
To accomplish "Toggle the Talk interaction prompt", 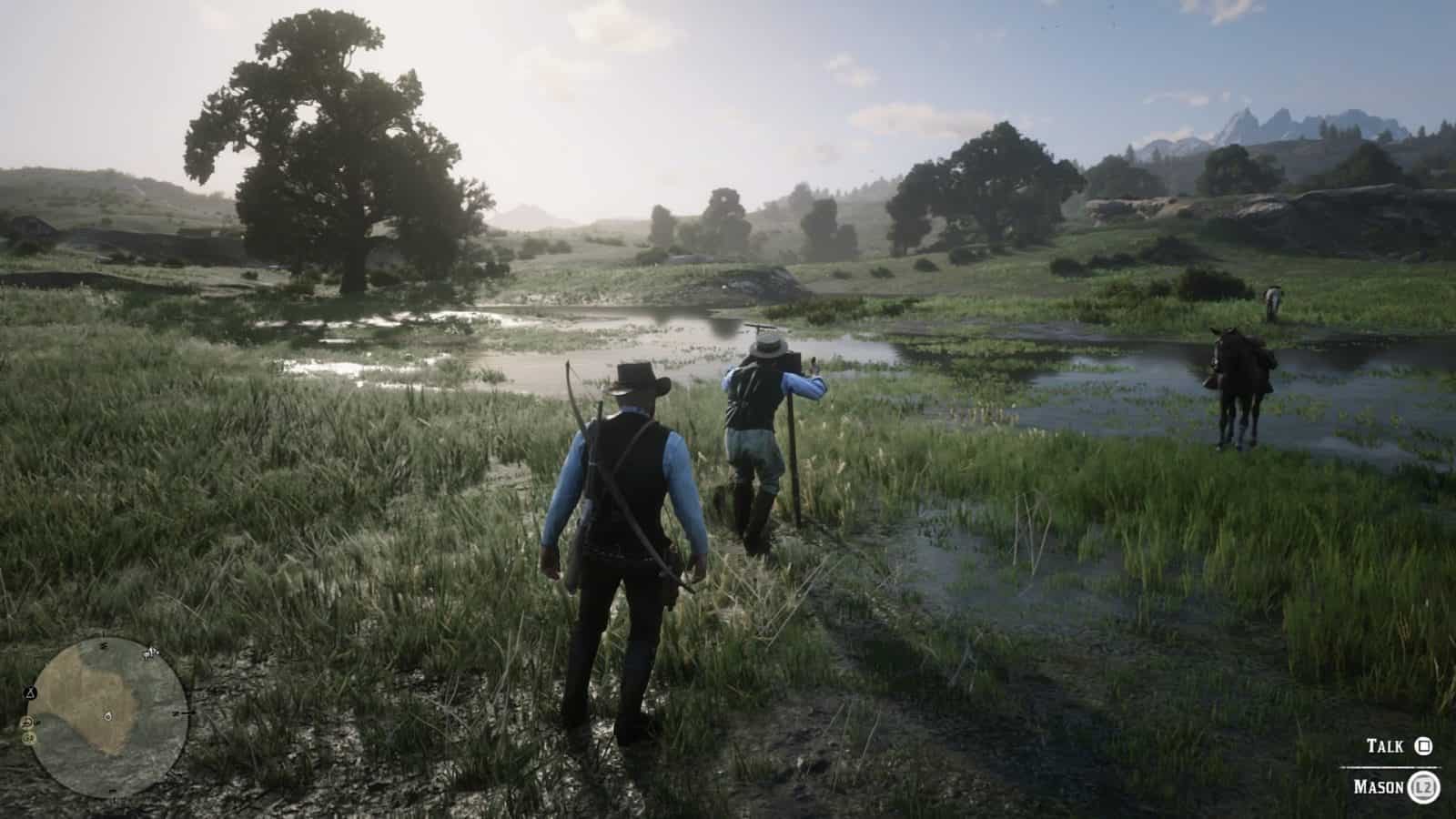I will 1397,746.
